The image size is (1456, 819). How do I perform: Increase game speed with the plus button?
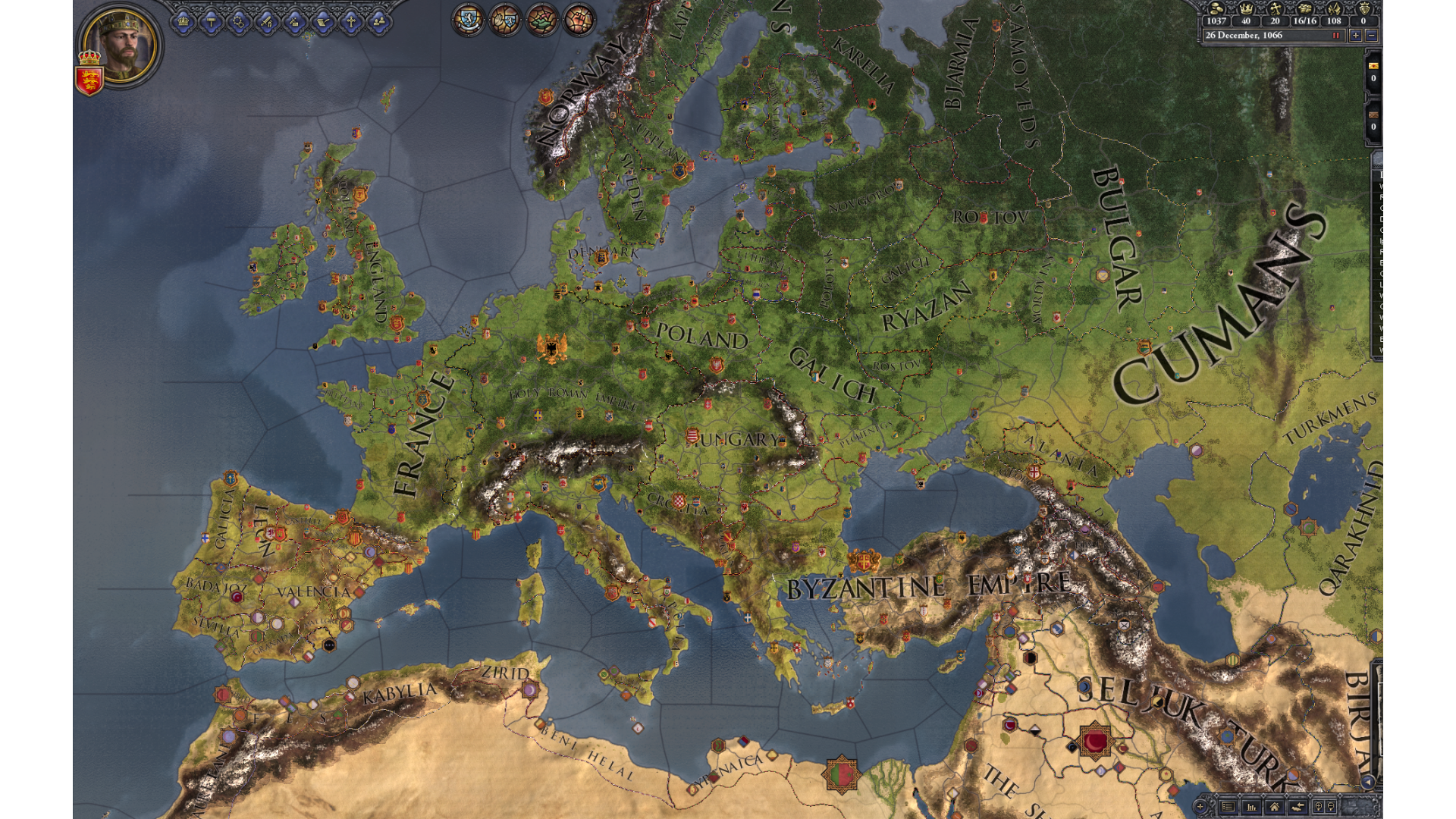pos(1355,35)
